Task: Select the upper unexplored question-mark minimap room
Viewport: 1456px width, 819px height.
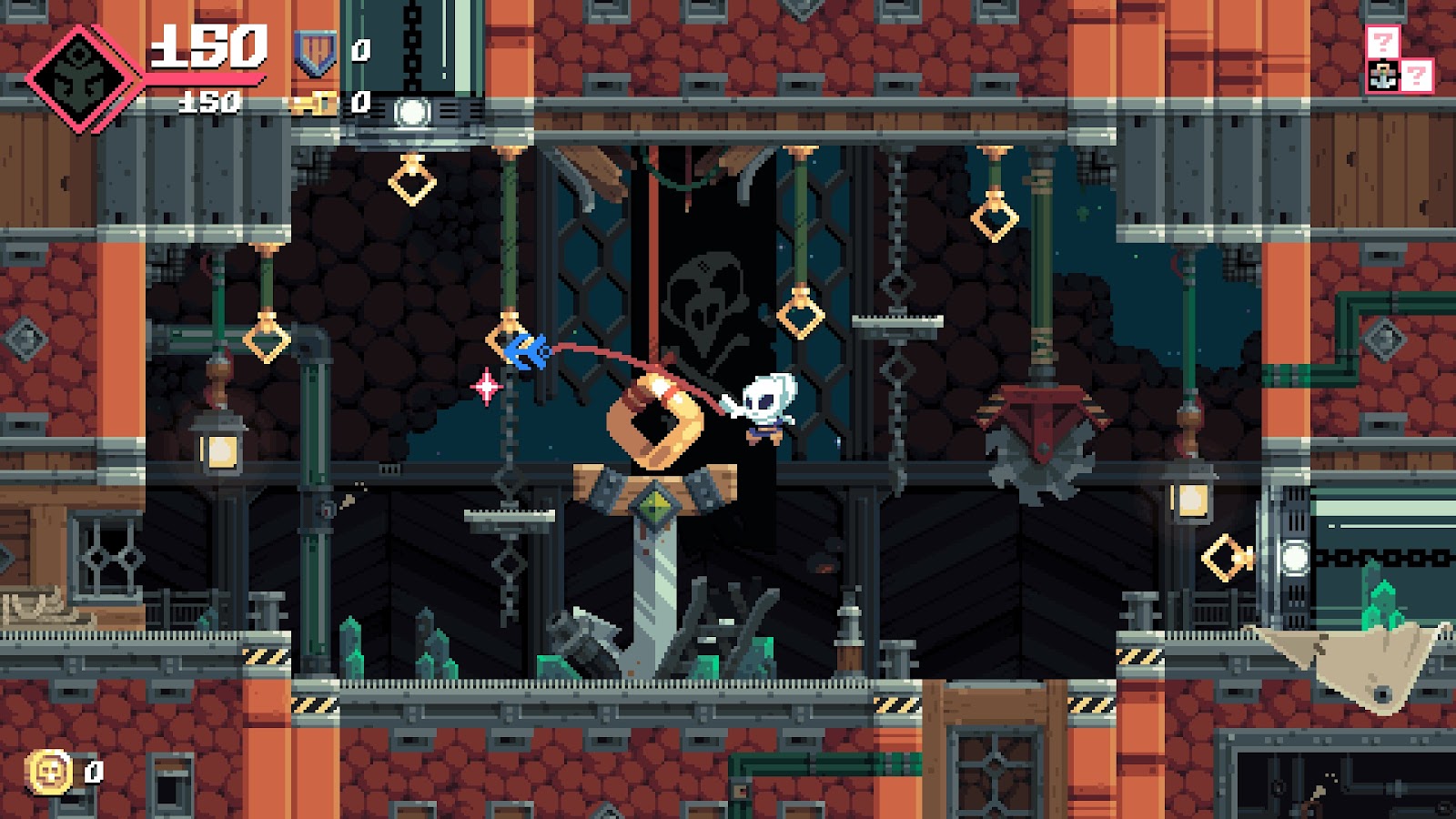Action: click(1382, 42)
